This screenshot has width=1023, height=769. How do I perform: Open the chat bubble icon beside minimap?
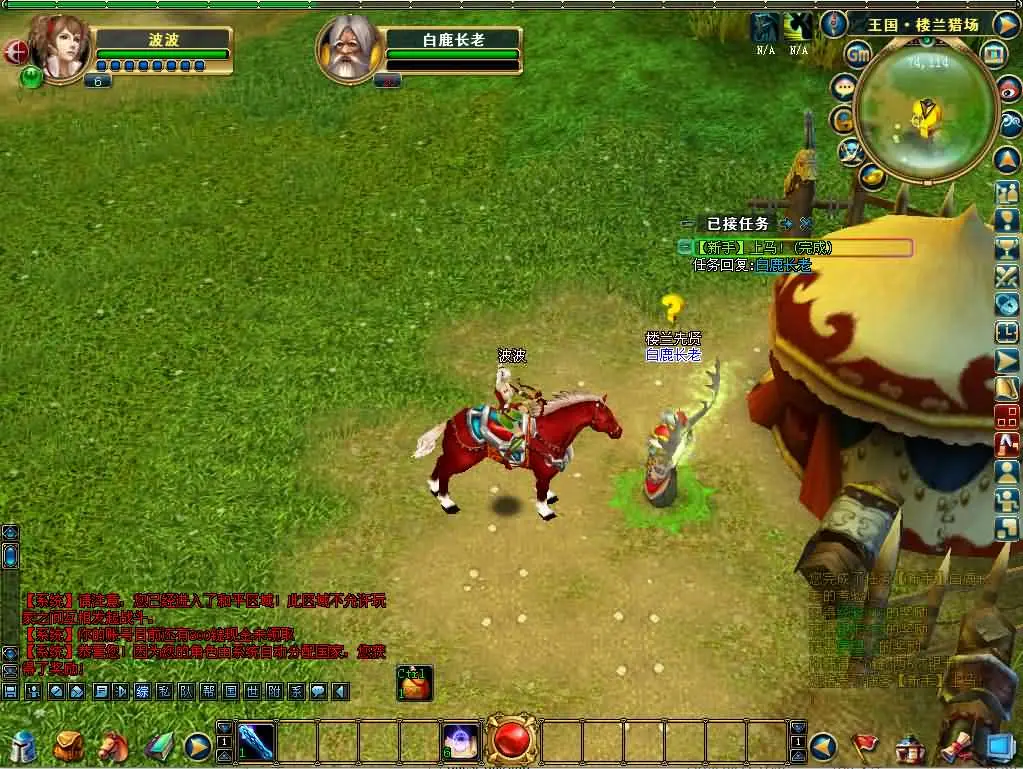click(845, 88)
